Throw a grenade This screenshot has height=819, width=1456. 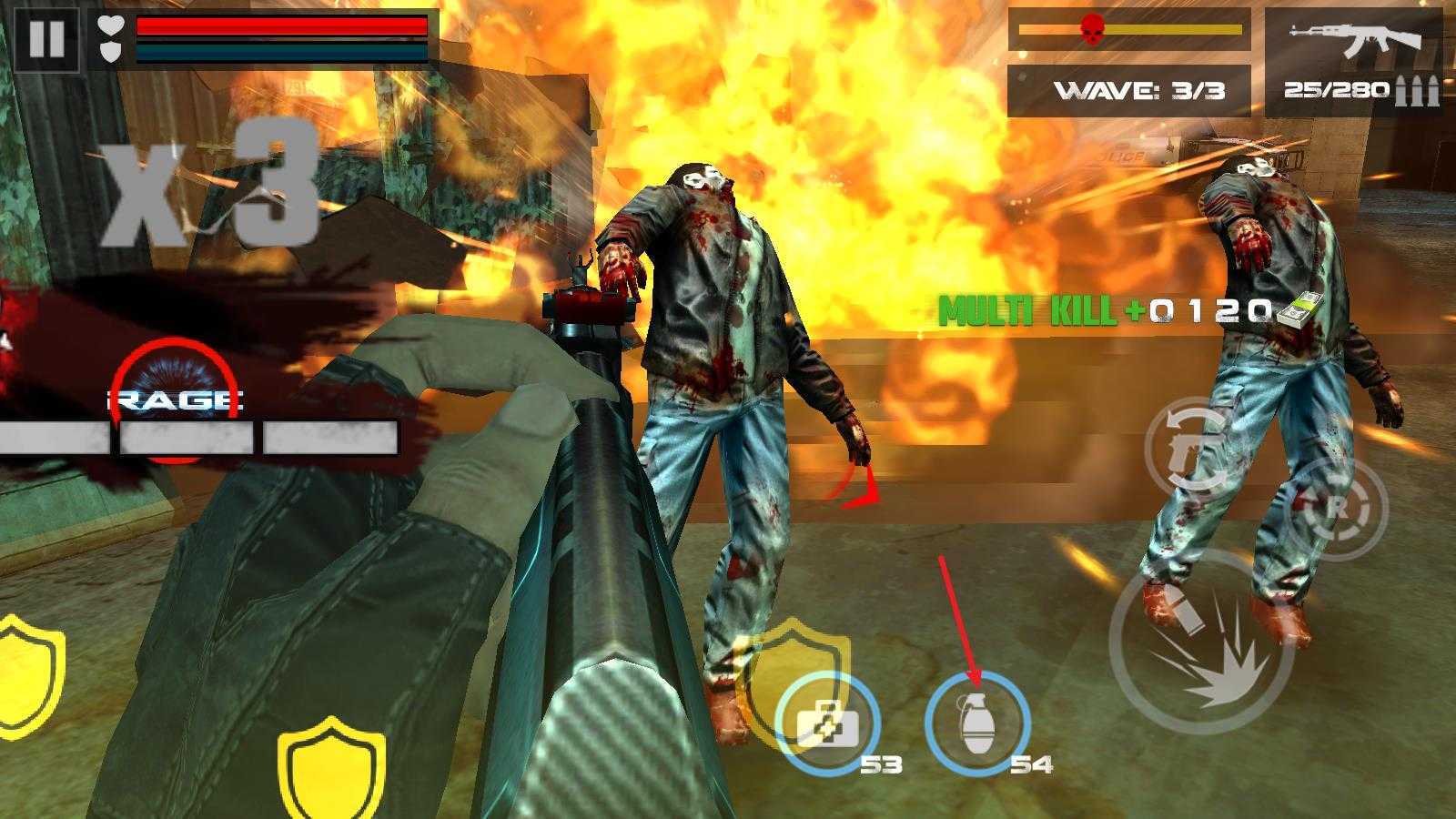point(977,723)
